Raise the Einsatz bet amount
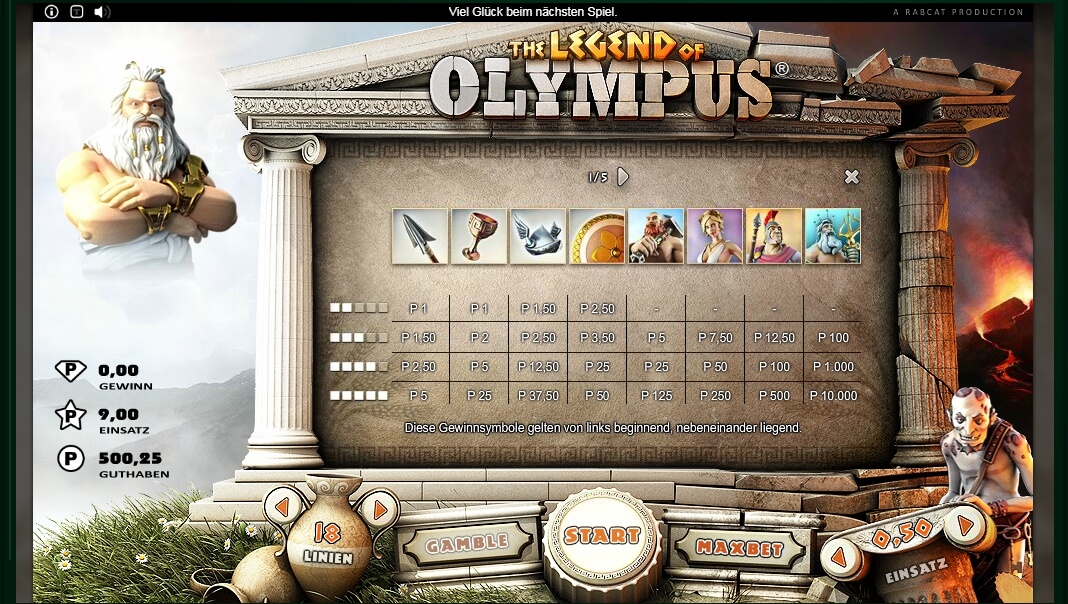The width and height of the screenshot is (1068, 604). point(964,525)
